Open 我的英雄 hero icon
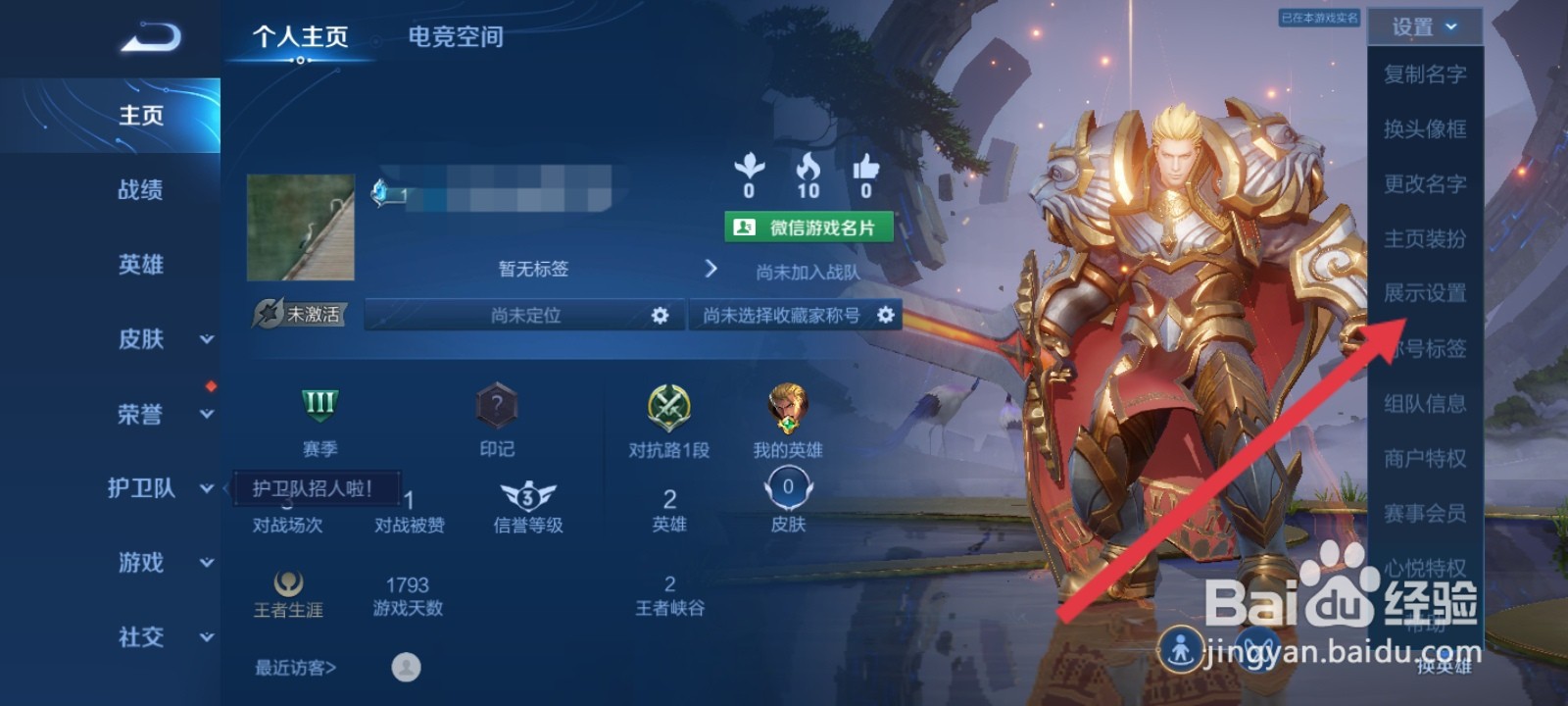Viewport: 1568px width, 706px height. click(x=789, y=407)
